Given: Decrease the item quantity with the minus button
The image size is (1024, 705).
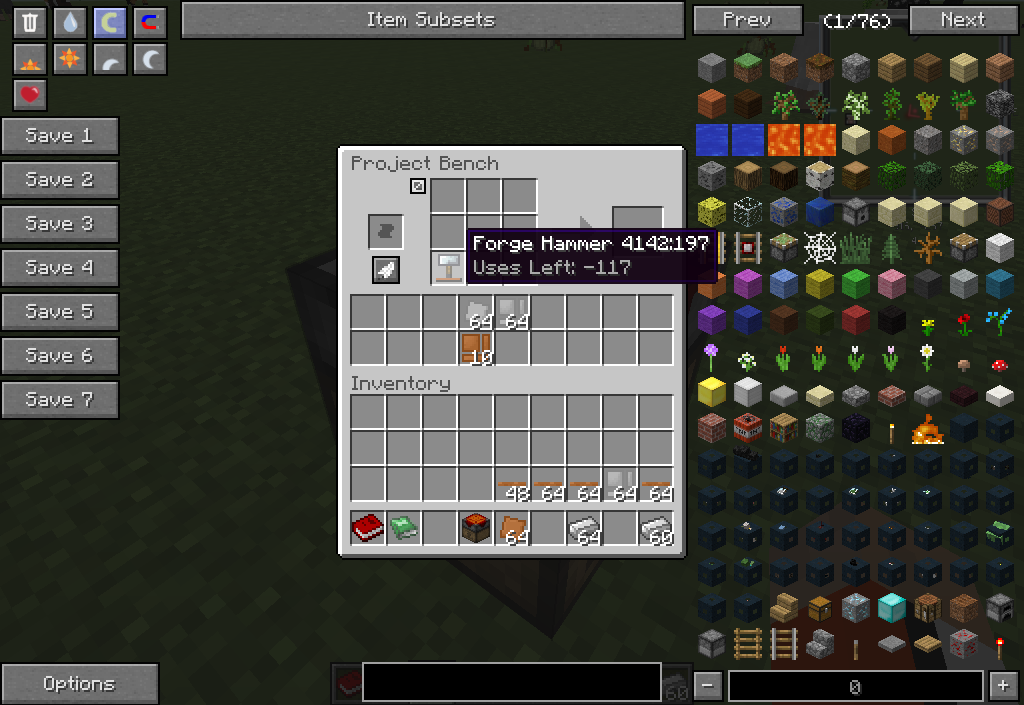Looking at the screenshot, I should click(708, 686).
